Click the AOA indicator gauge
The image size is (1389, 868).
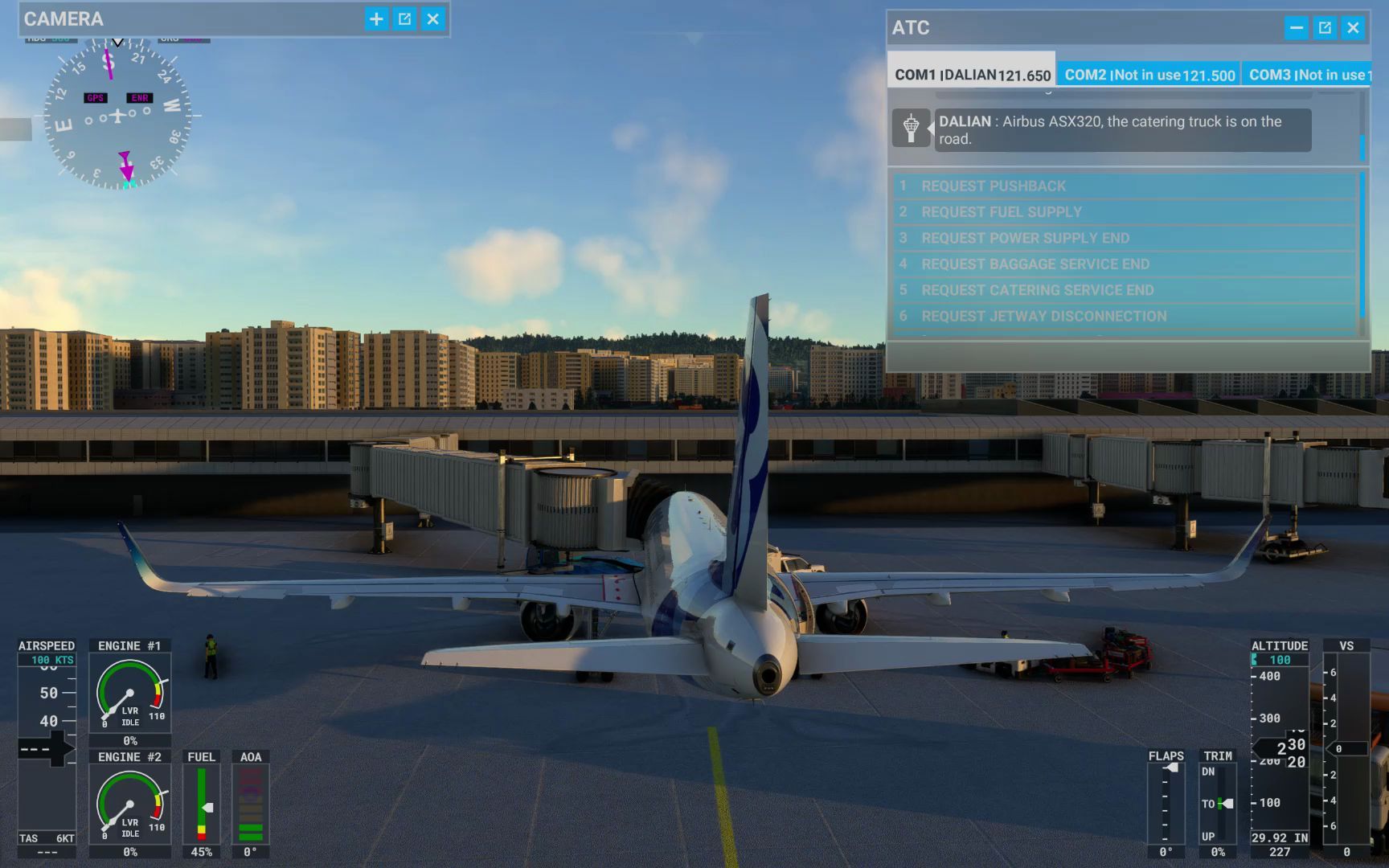(x=250, y=804)
